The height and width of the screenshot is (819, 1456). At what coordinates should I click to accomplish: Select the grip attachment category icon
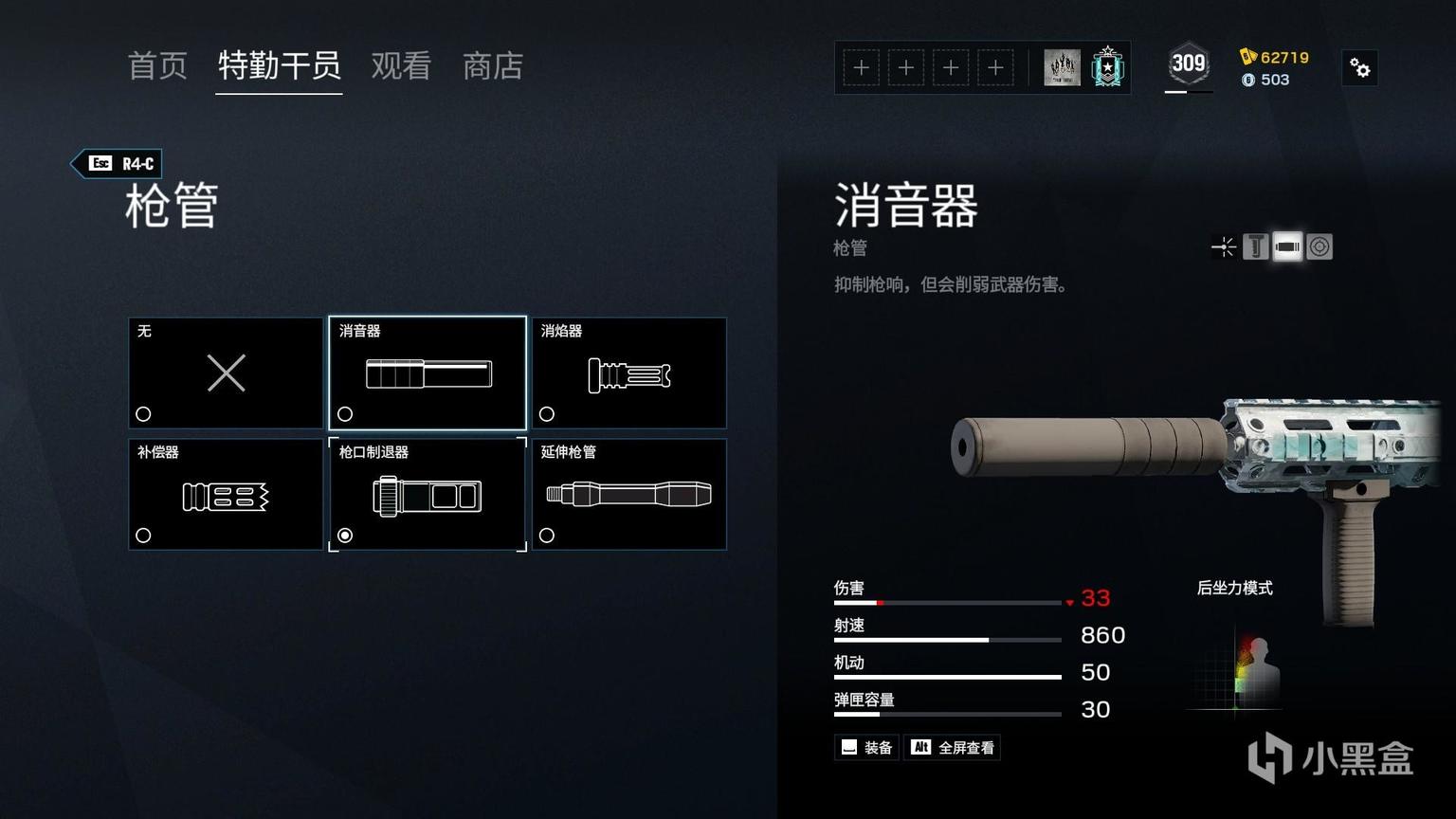(1255, 247)
